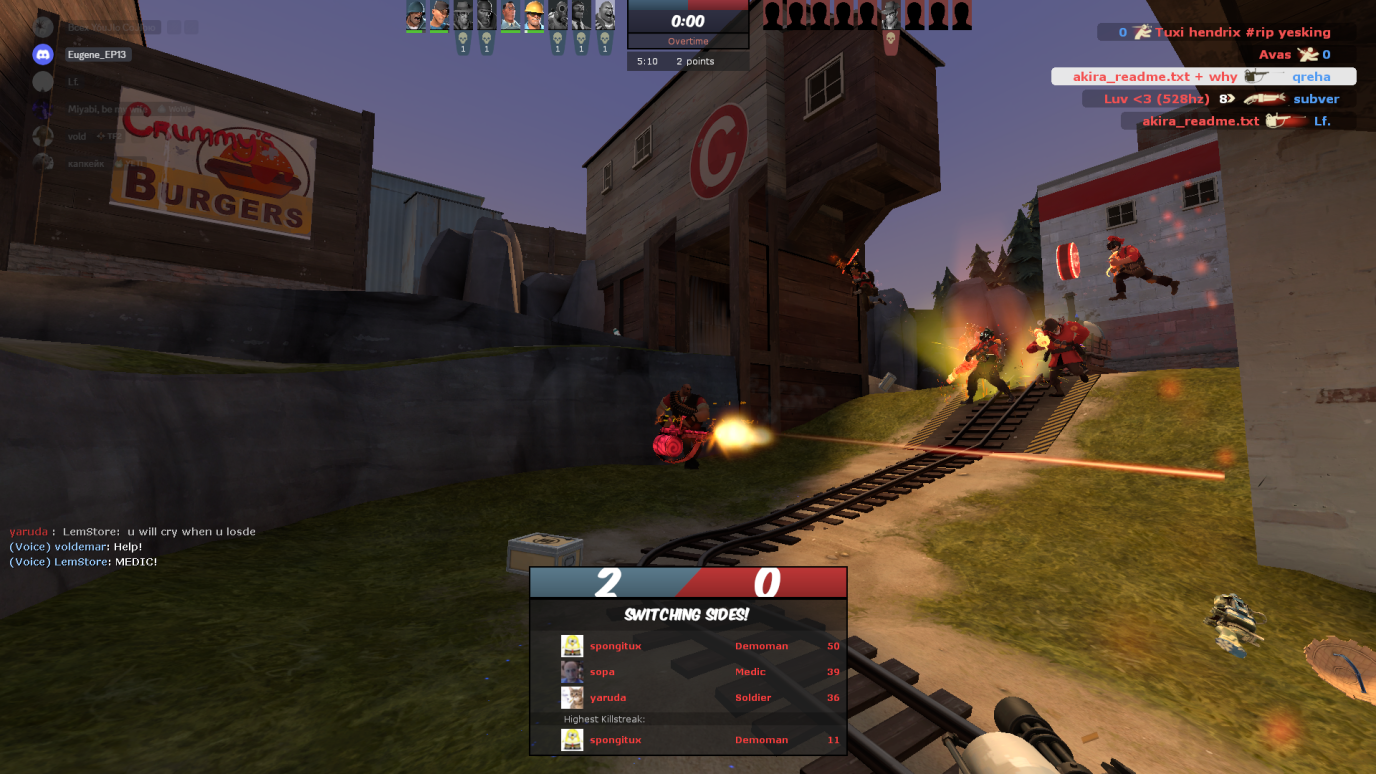Open Eugene_EP13 in the Discord overlay

click(x=98, y=54)
